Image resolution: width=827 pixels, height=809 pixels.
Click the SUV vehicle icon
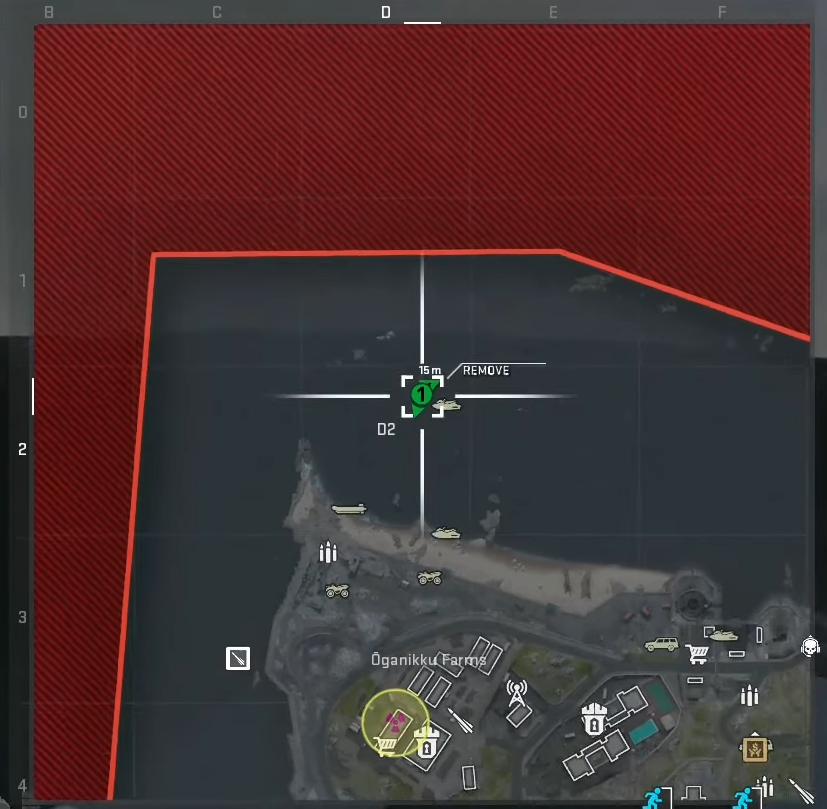click(x=661, y=645)
